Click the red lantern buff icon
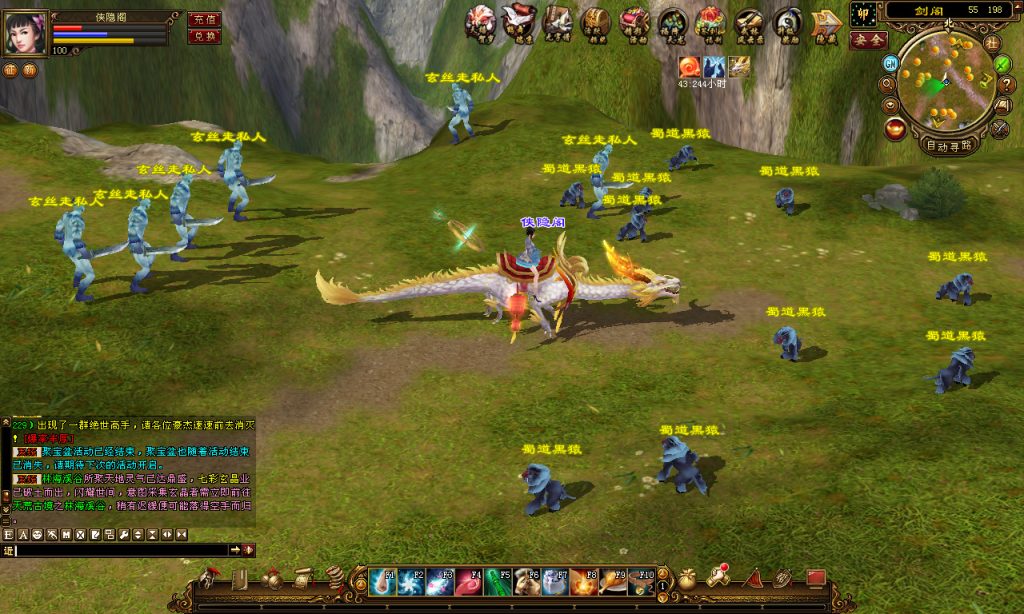This screenshot has height=614, width=1024. pos(688,67)
